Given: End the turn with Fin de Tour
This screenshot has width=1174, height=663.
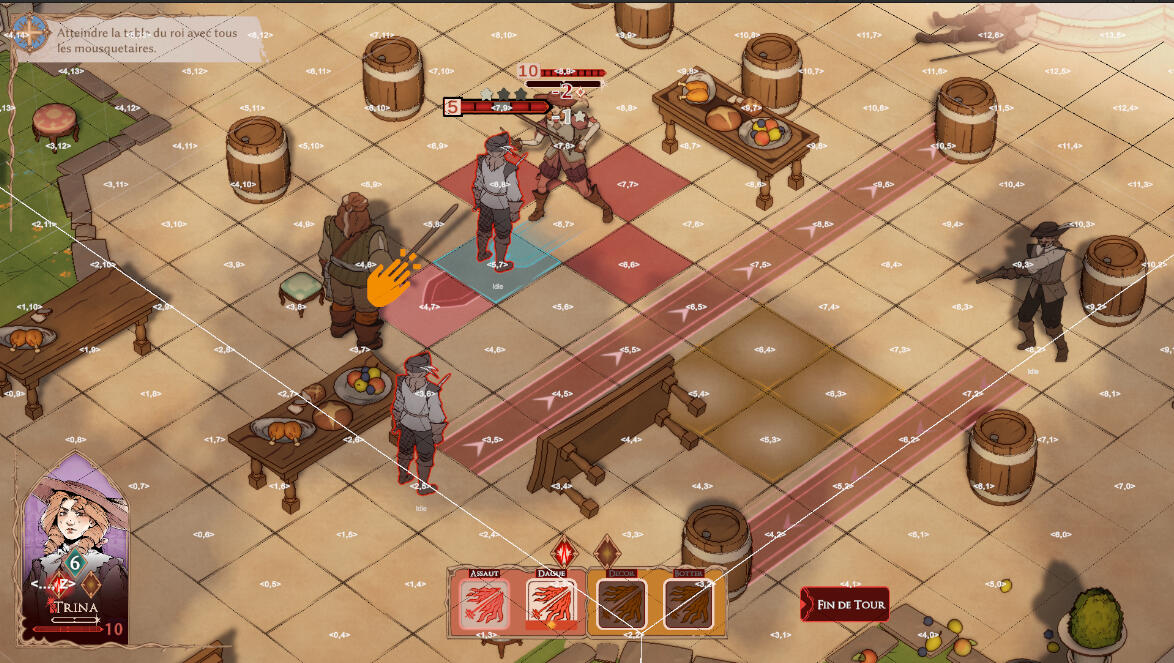Looking at the screenshot, I should click(845, 604).
